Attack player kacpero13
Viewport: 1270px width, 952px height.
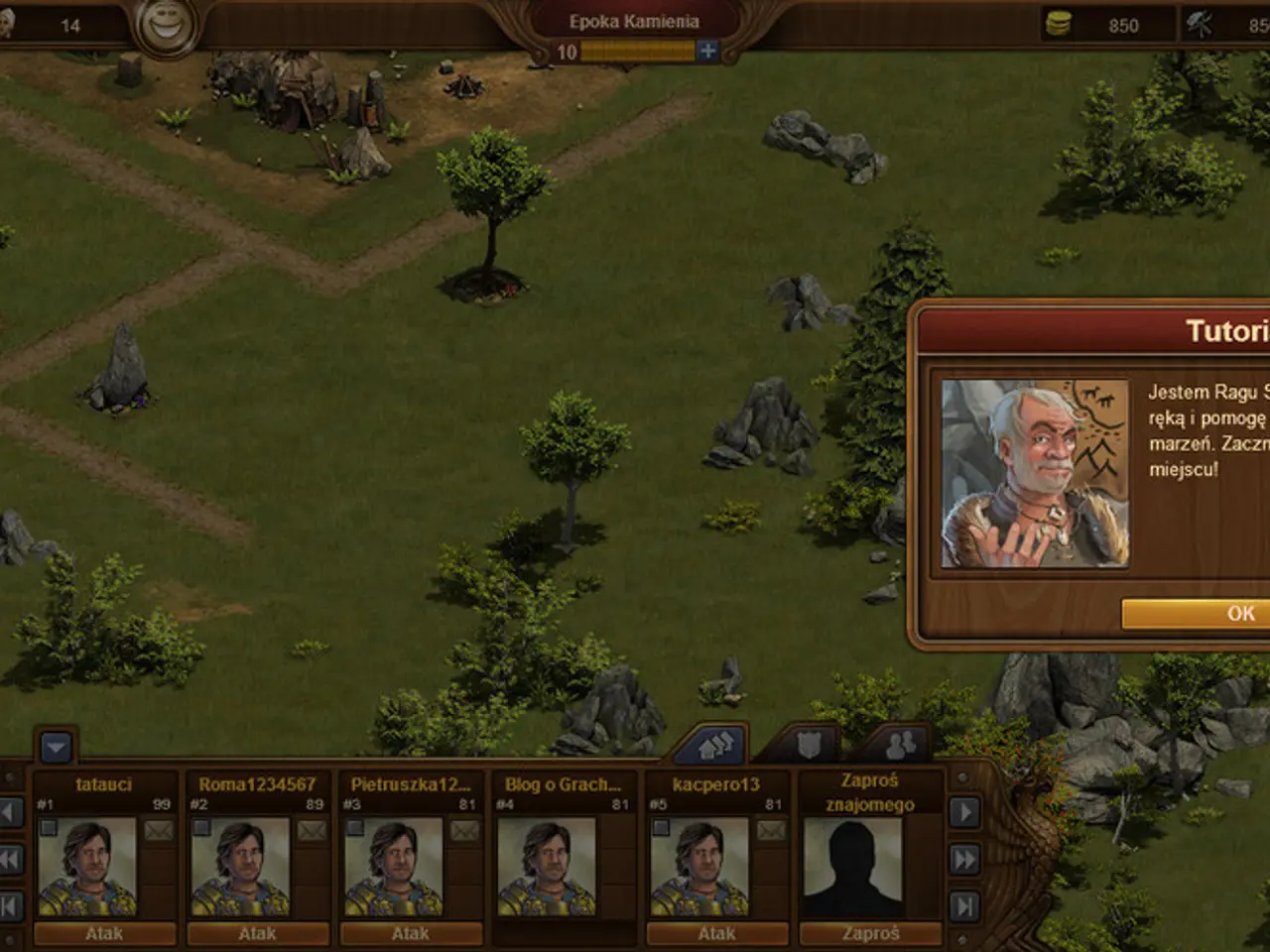(716, 933)
